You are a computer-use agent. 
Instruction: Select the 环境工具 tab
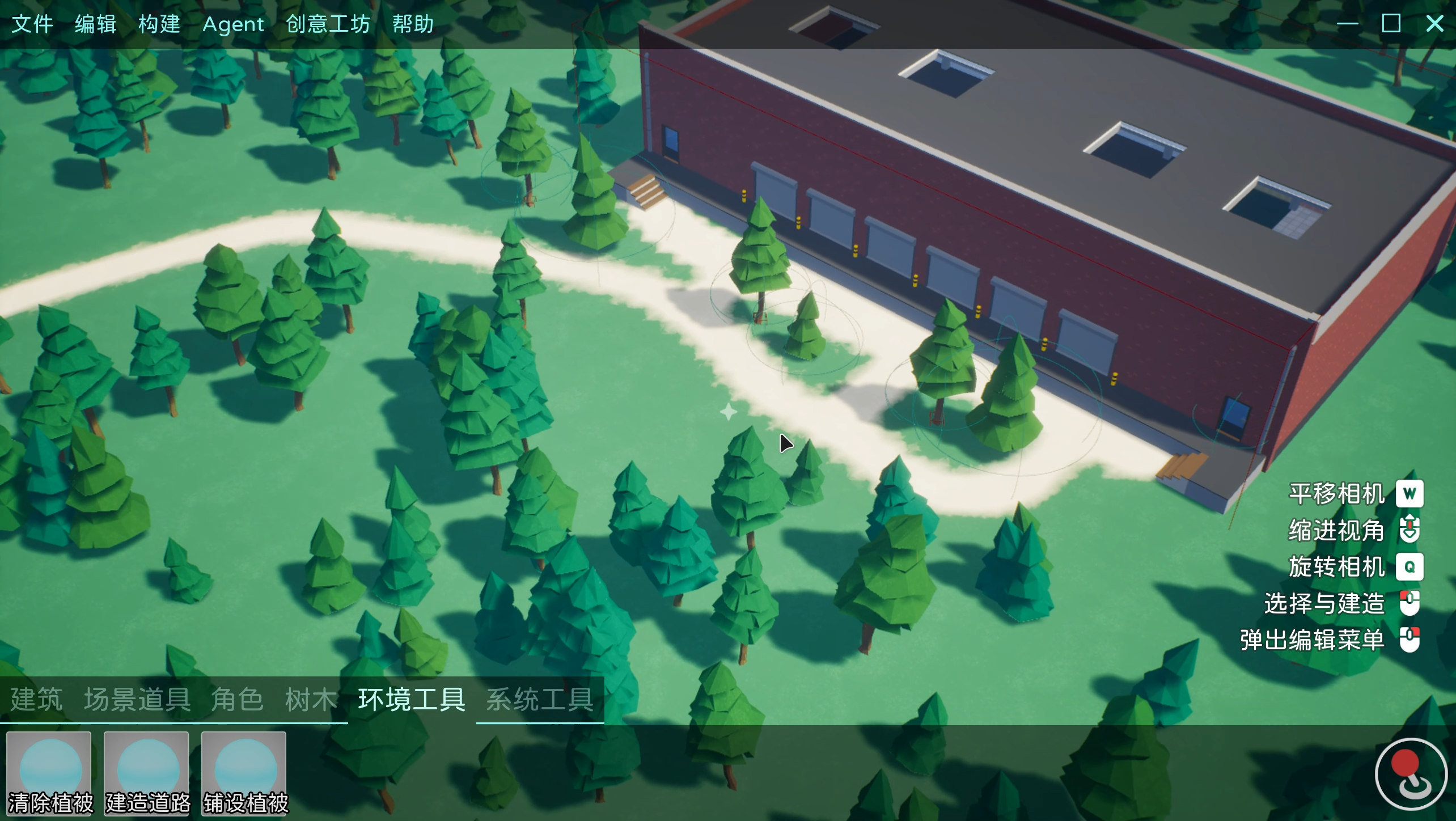coord(412,699)
